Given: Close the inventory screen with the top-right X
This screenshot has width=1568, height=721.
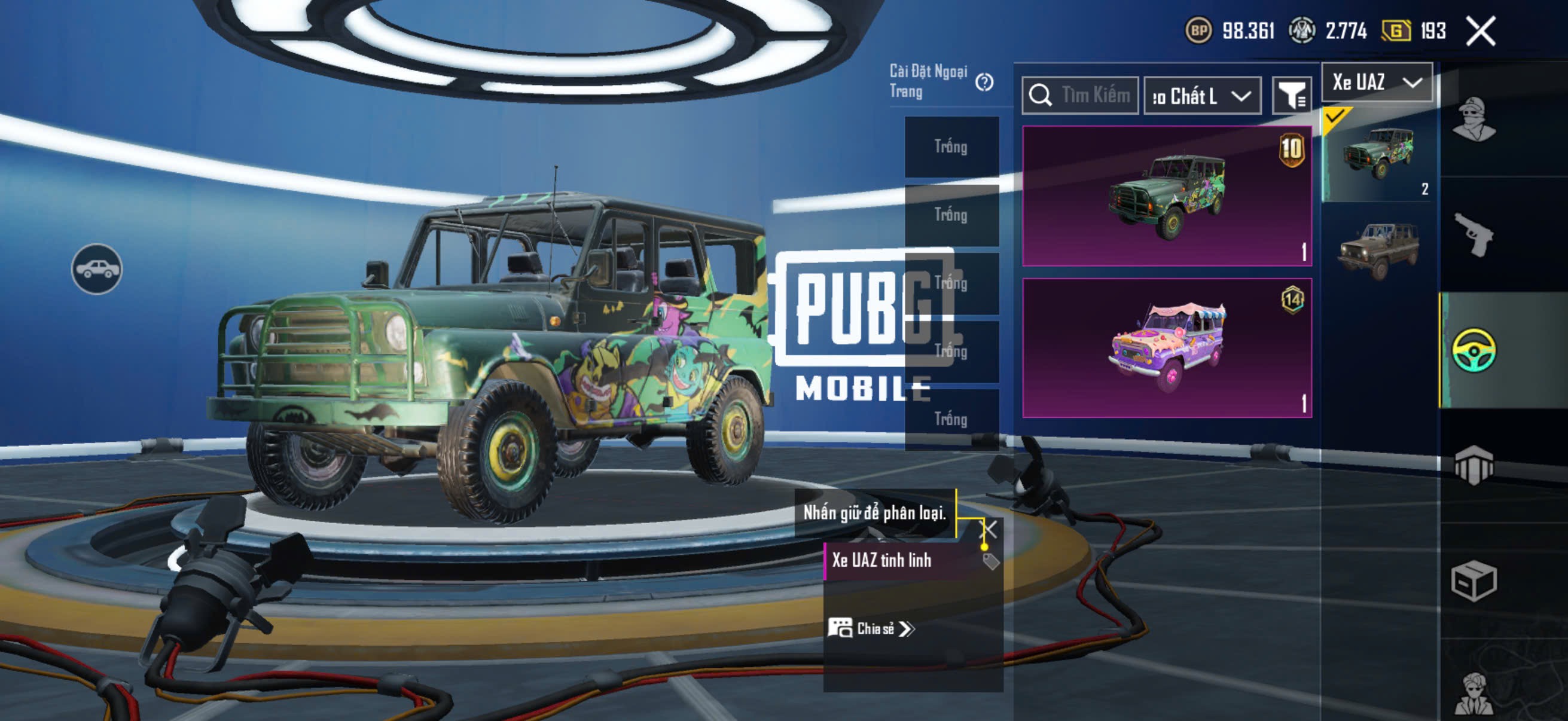Looking at the screenshot, I should [x=1480, y=31].
